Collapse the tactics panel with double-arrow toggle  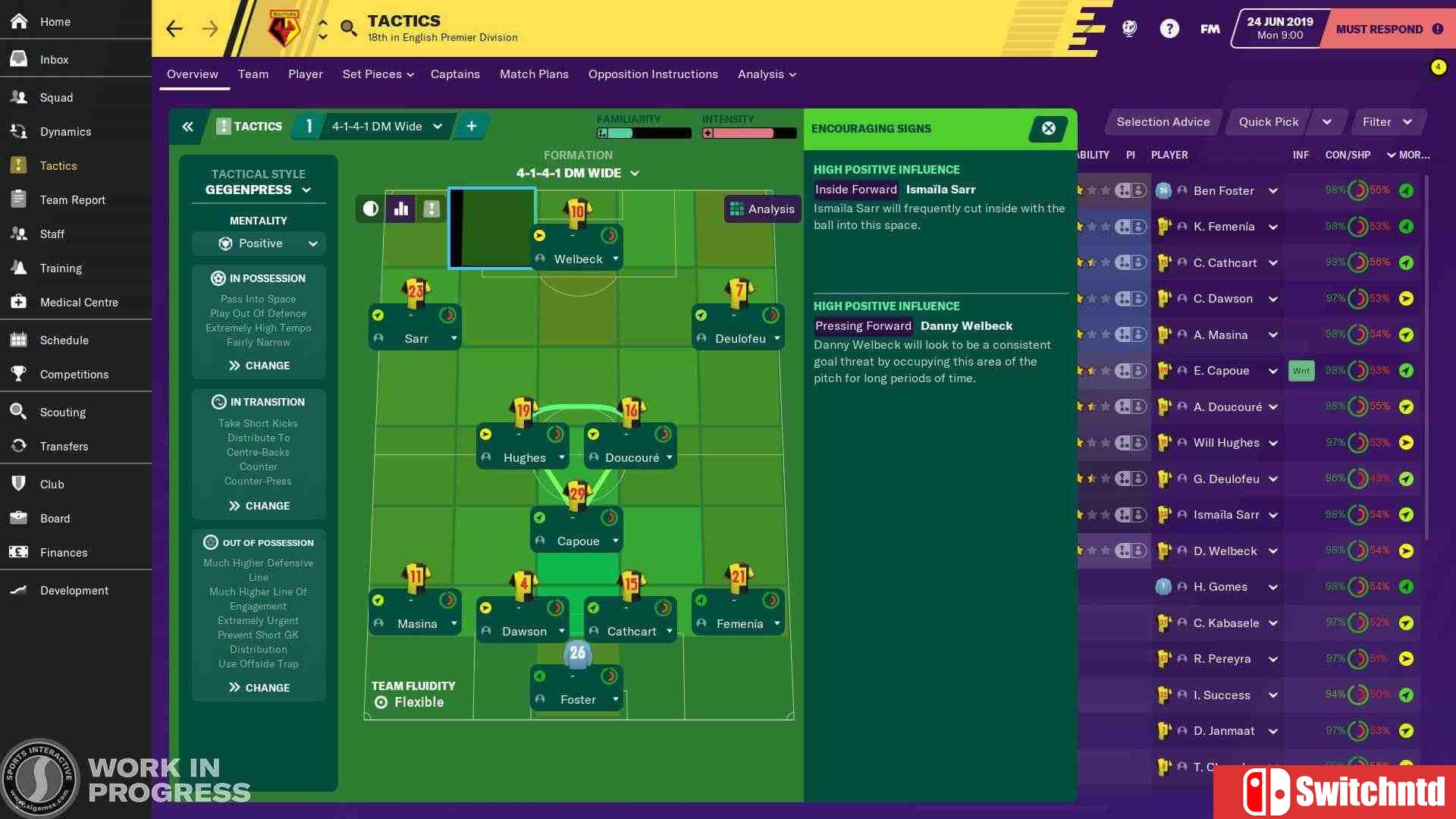[x=187, y=127]
